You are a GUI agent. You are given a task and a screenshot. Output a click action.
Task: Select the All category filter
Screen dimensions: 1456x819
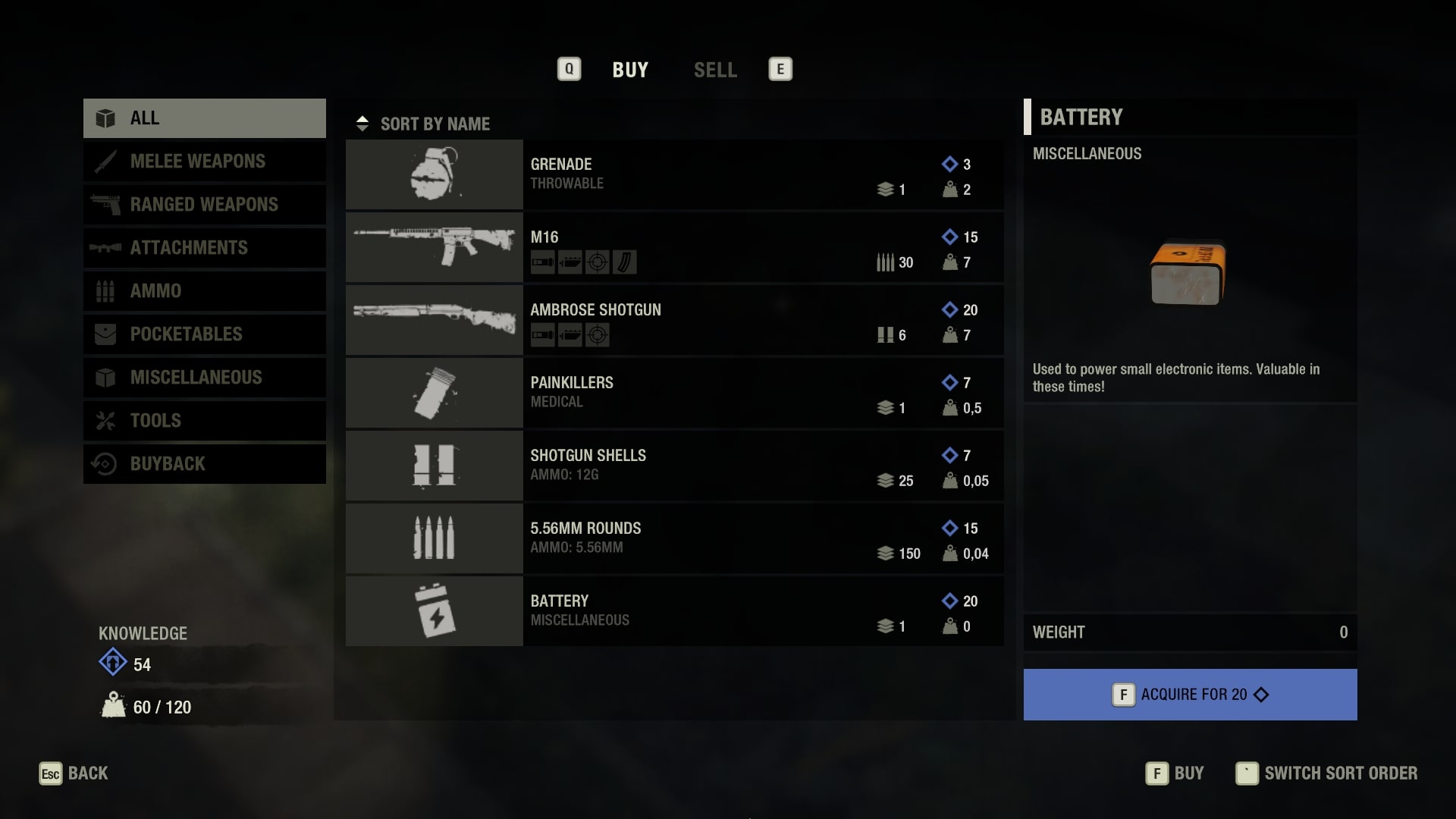click(144, 118)
